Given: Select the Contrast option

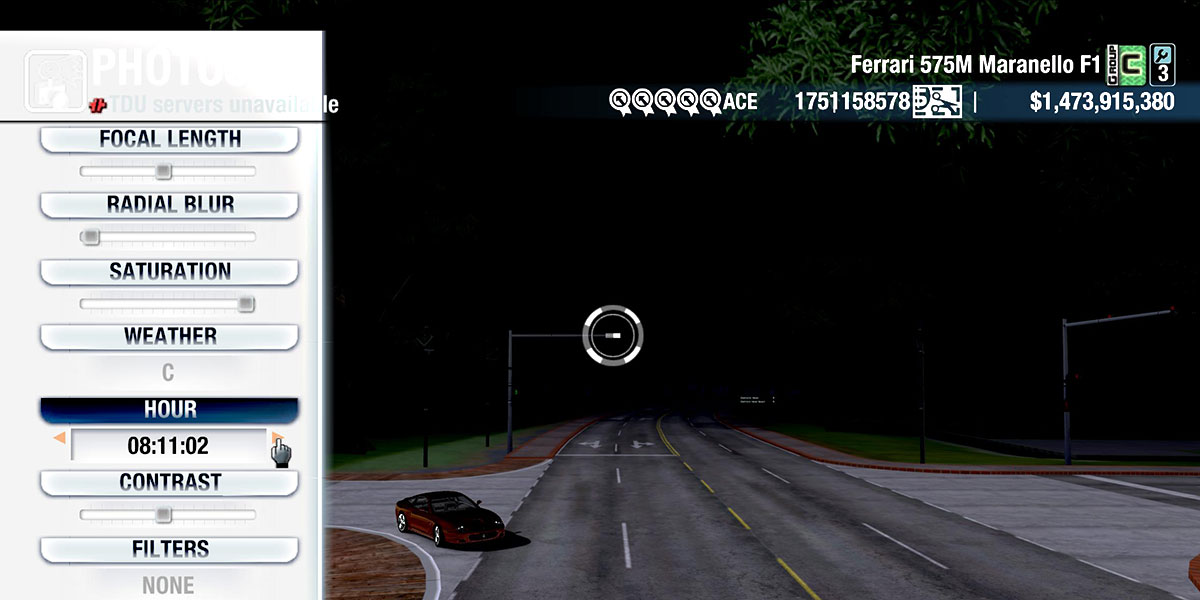Looking at the screenshot, I should coord(169,482).
